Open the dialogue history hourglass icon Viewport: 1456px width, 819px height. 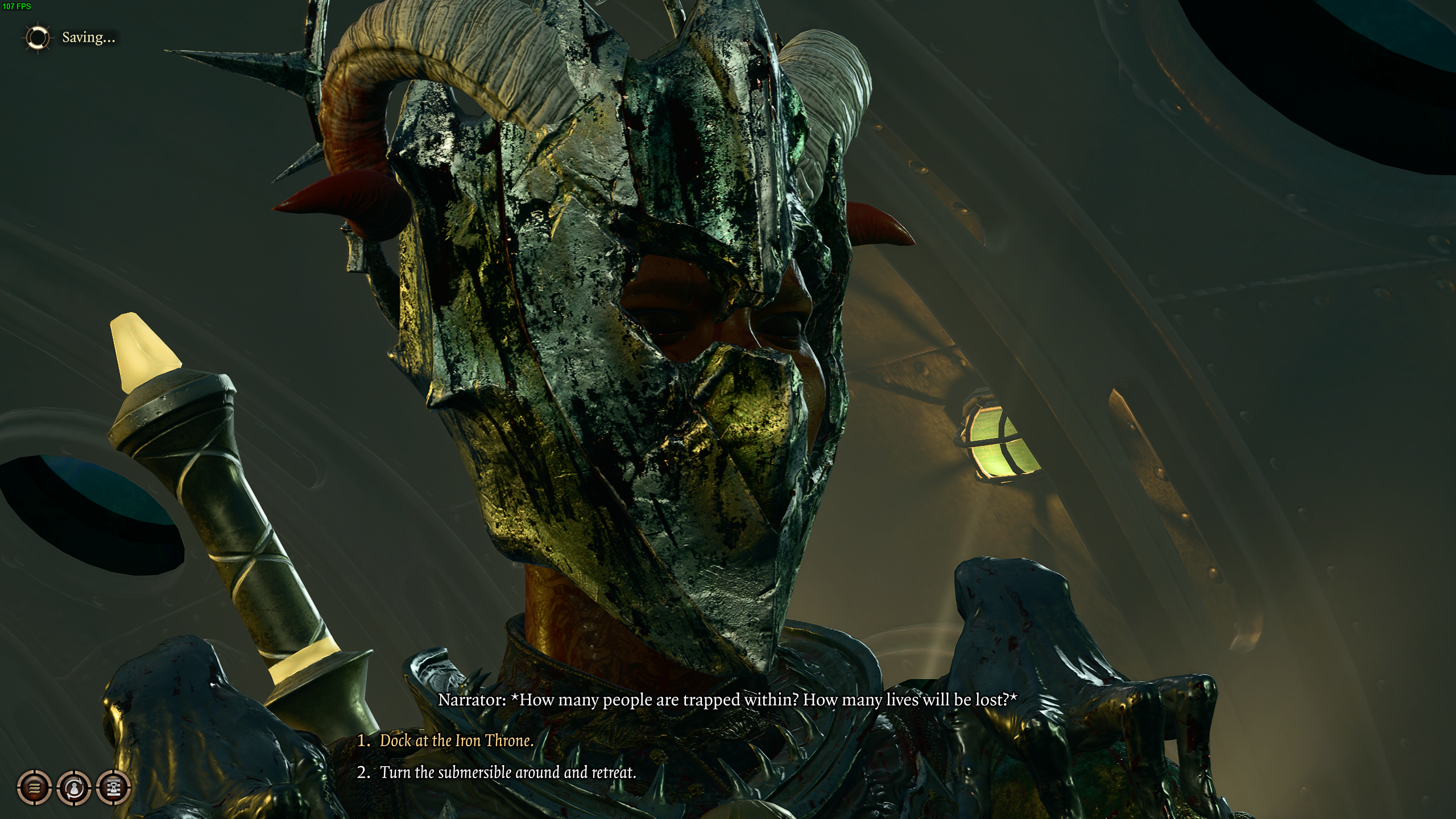(114, 788)
